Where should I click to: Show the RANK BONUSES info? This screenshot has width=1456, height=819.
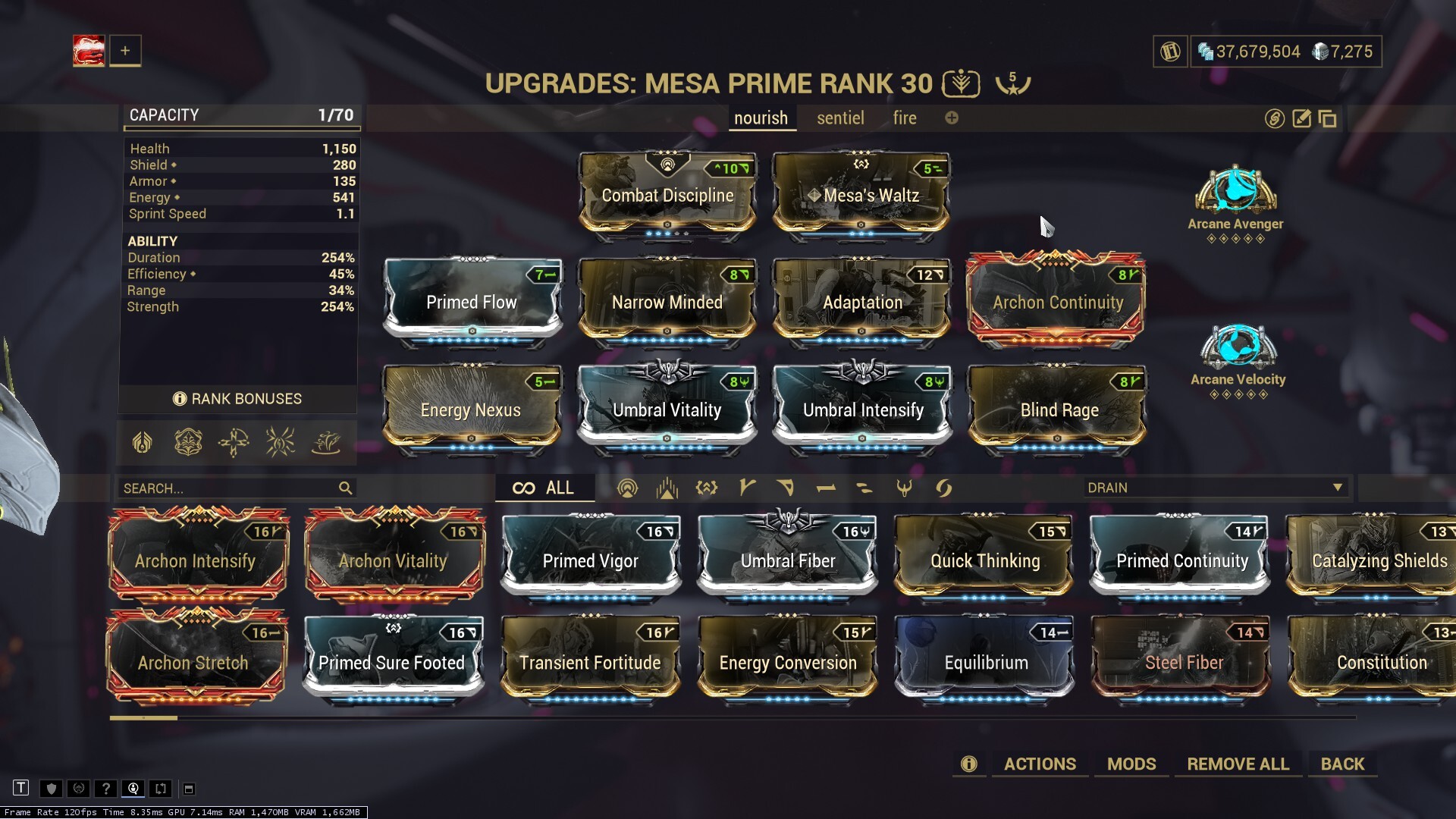pyautogui.click(x=238, y=399)
